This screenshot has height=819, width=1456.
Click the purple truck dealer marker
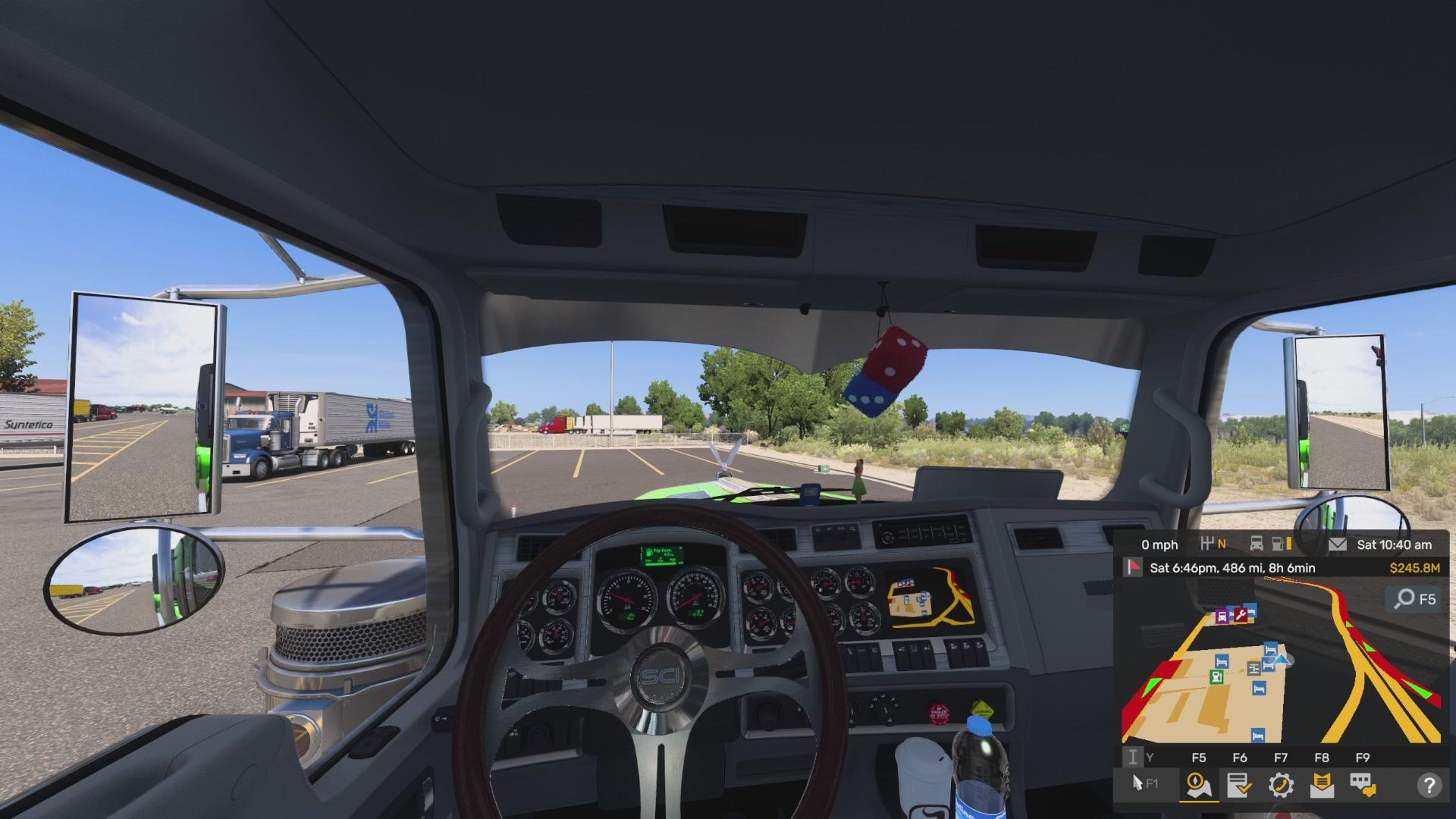point(1222,617)
